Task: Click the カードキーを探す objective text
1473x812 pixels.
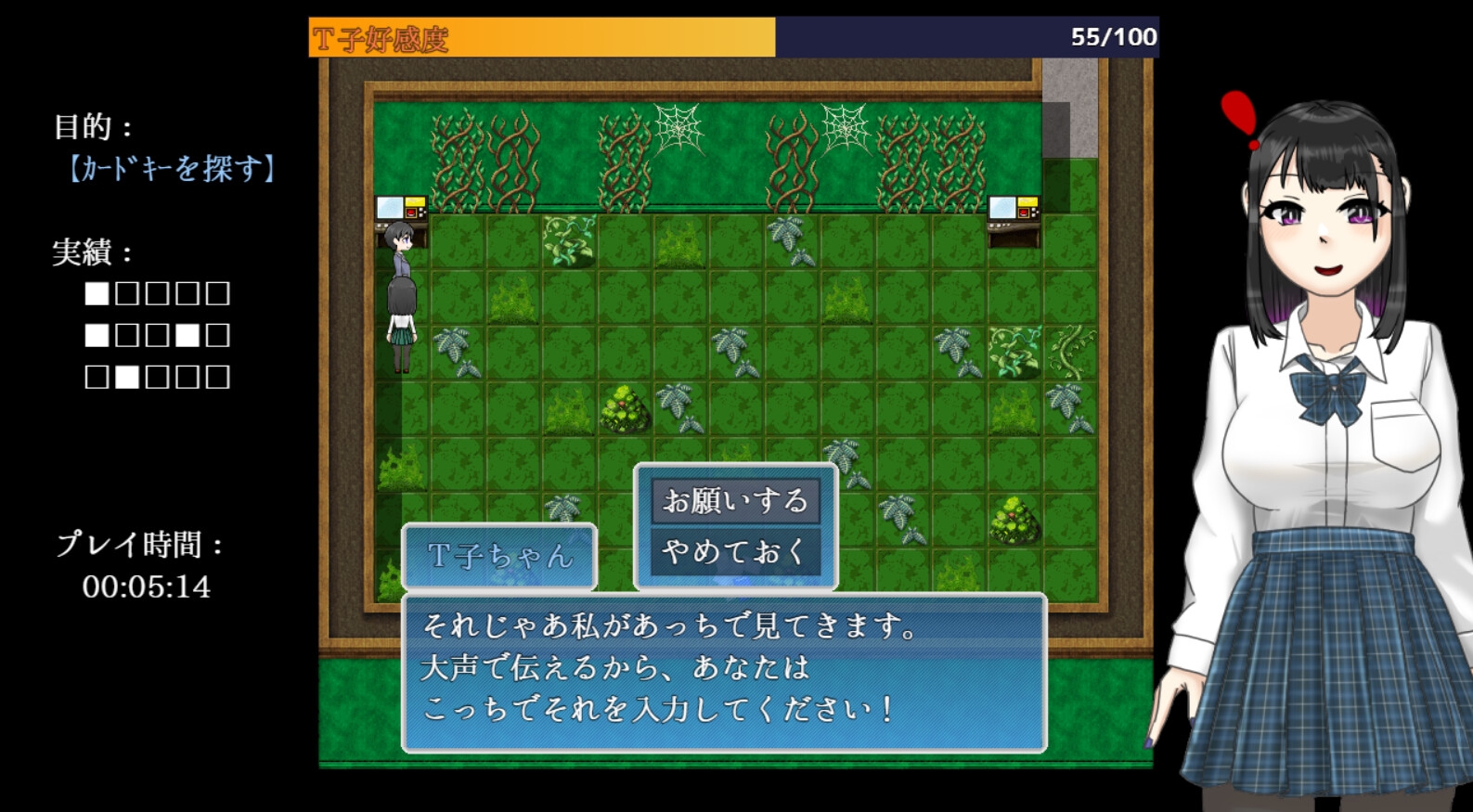Action: coord(173,170)
